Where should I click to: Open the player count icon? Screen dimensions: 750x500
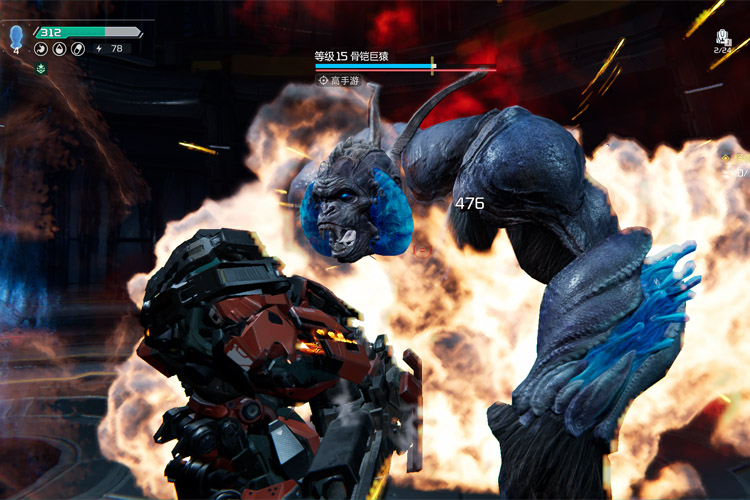click(x=723, y=36)
